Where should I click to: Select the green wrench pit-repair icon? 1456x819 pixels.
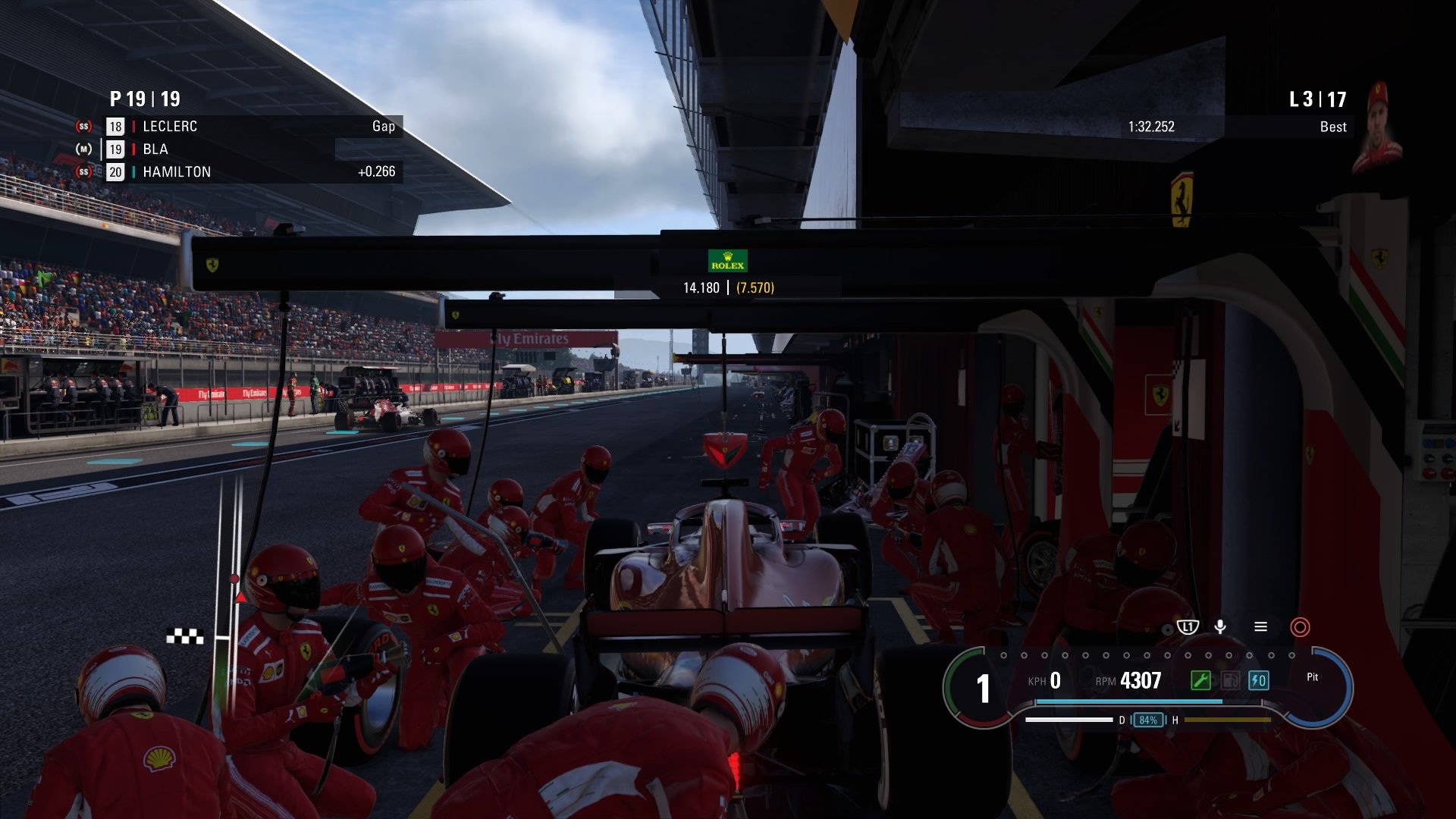[x=1201, y=680]
